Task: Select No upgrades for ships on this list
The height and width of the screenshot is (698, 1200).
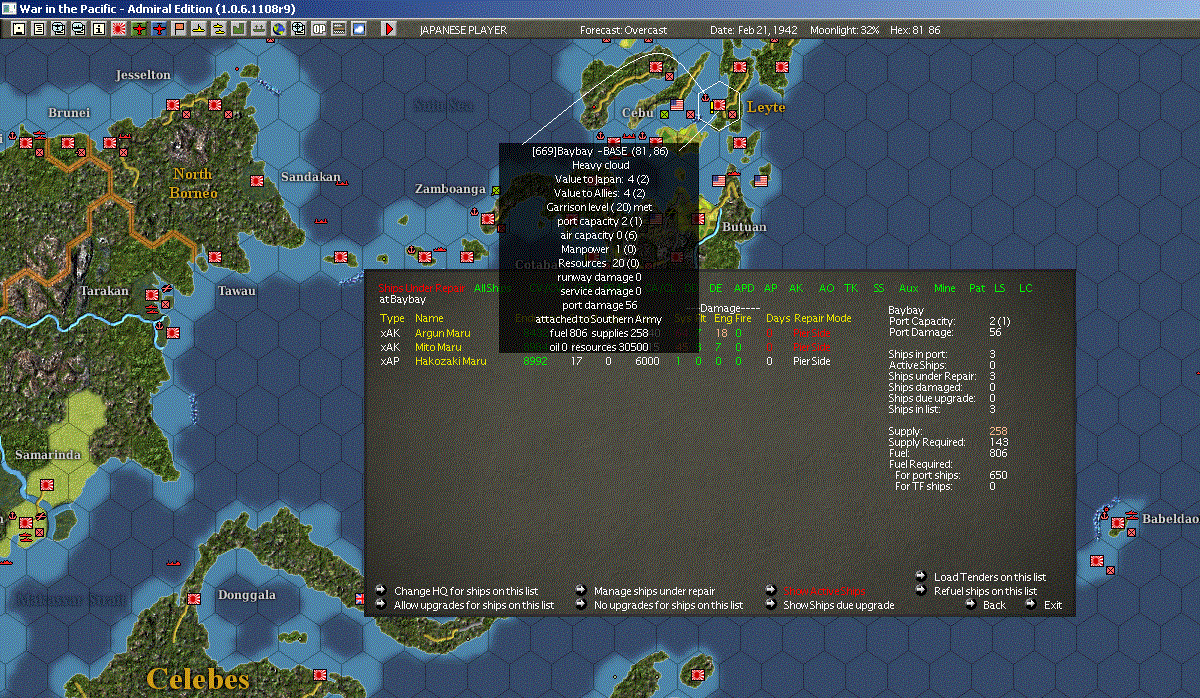Action: click(668, 605)
